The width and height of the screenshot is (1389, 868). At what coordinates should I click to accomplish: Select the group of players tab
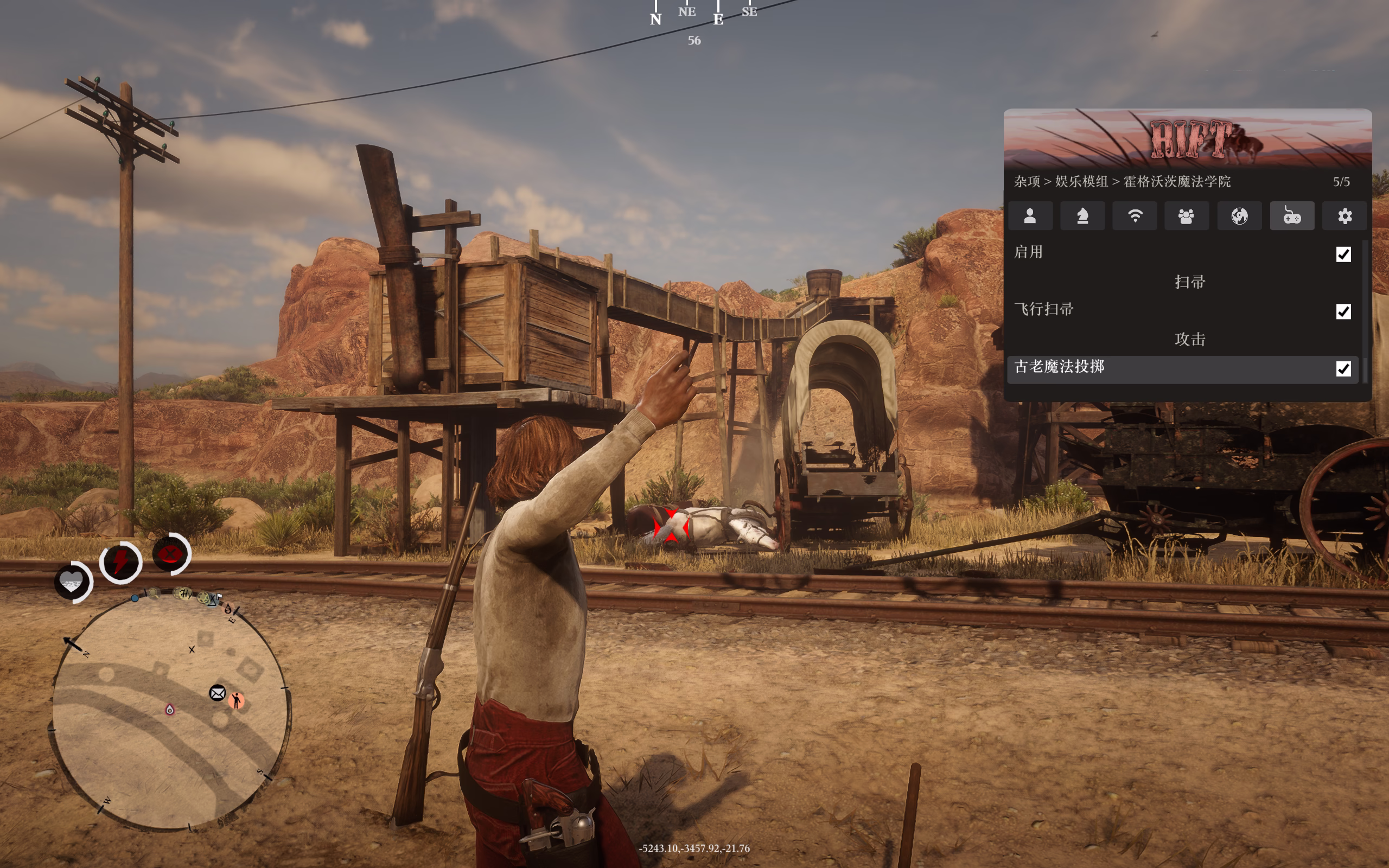(x=1187, y=216)
